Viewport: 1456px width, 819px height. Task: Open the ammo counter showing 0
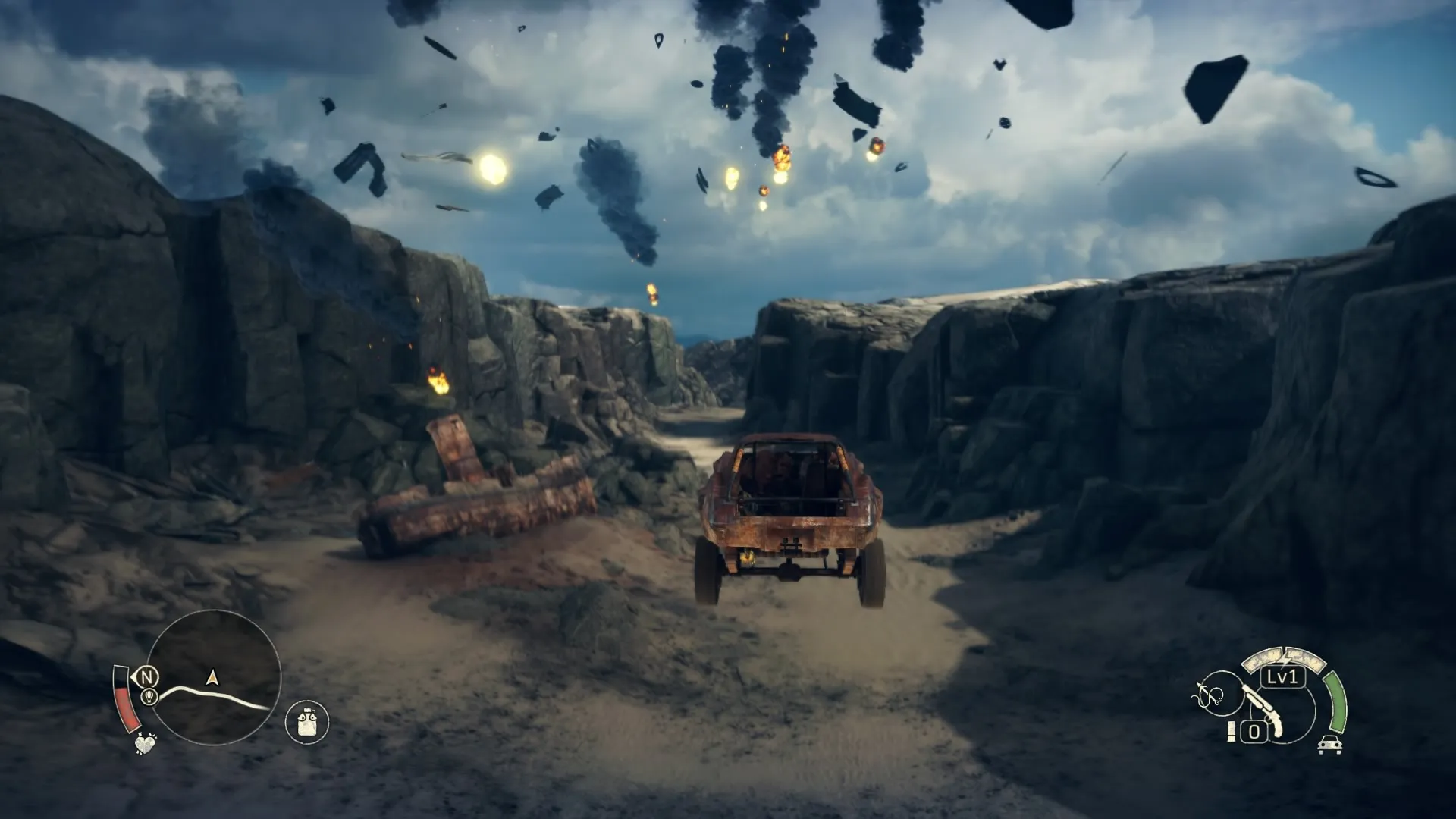1255,730
